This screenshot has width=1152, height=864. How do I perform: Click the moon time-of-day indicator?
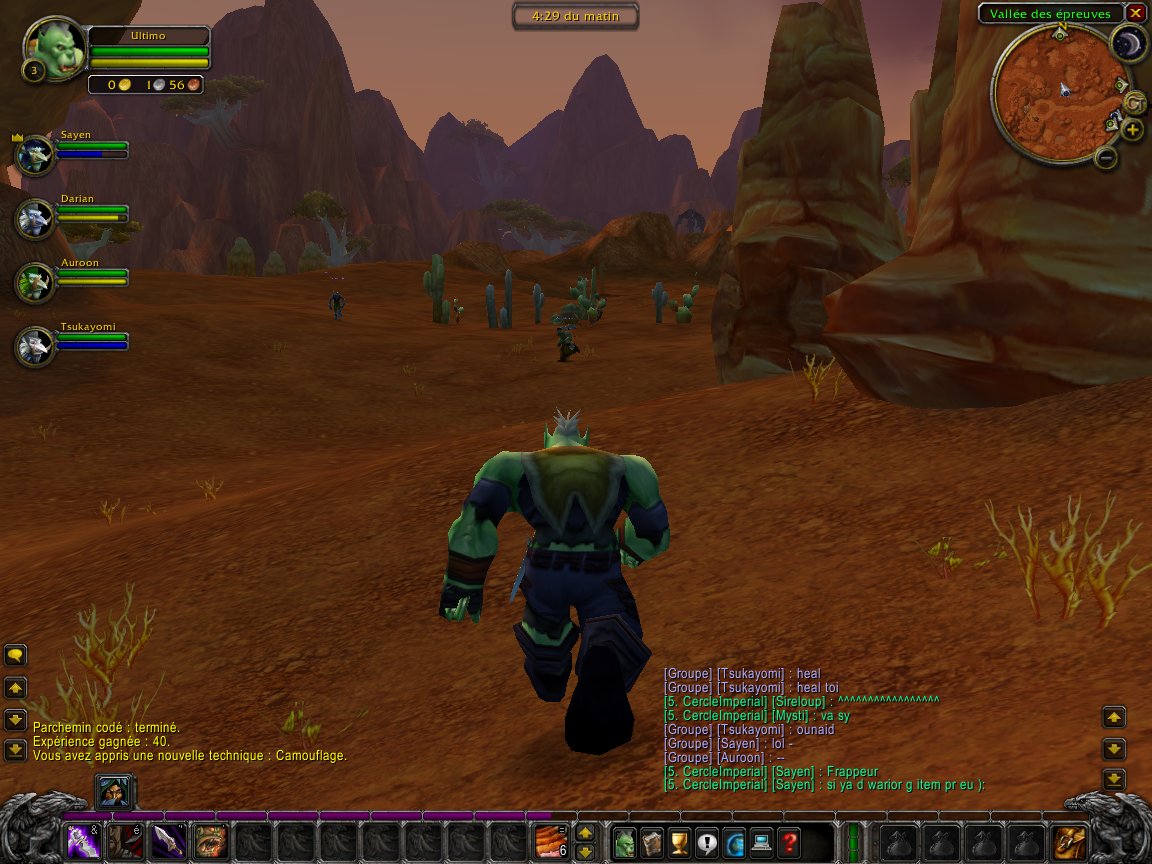1129,43
